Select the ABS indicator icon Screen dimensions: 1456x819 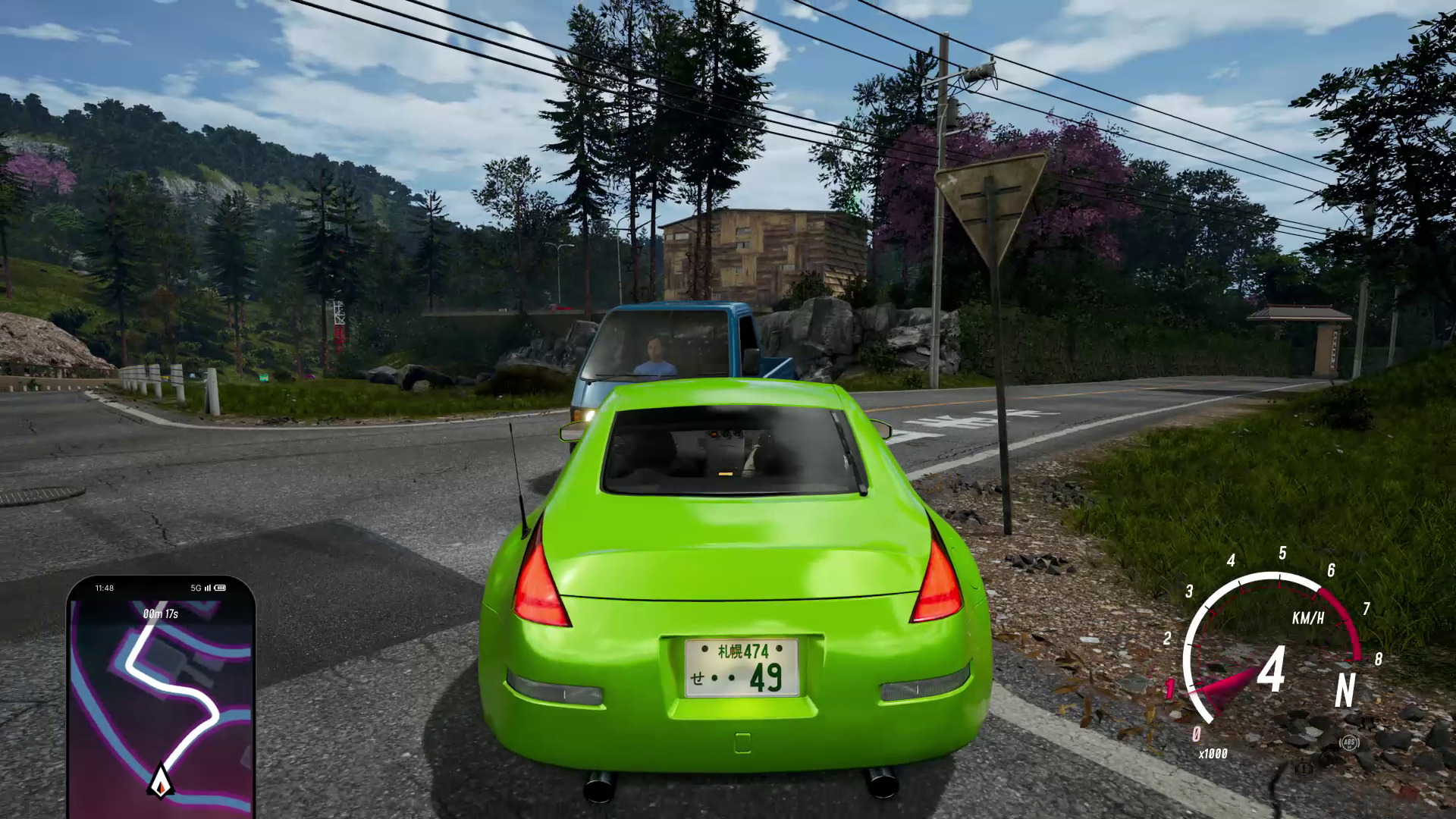pos(1348,742)
